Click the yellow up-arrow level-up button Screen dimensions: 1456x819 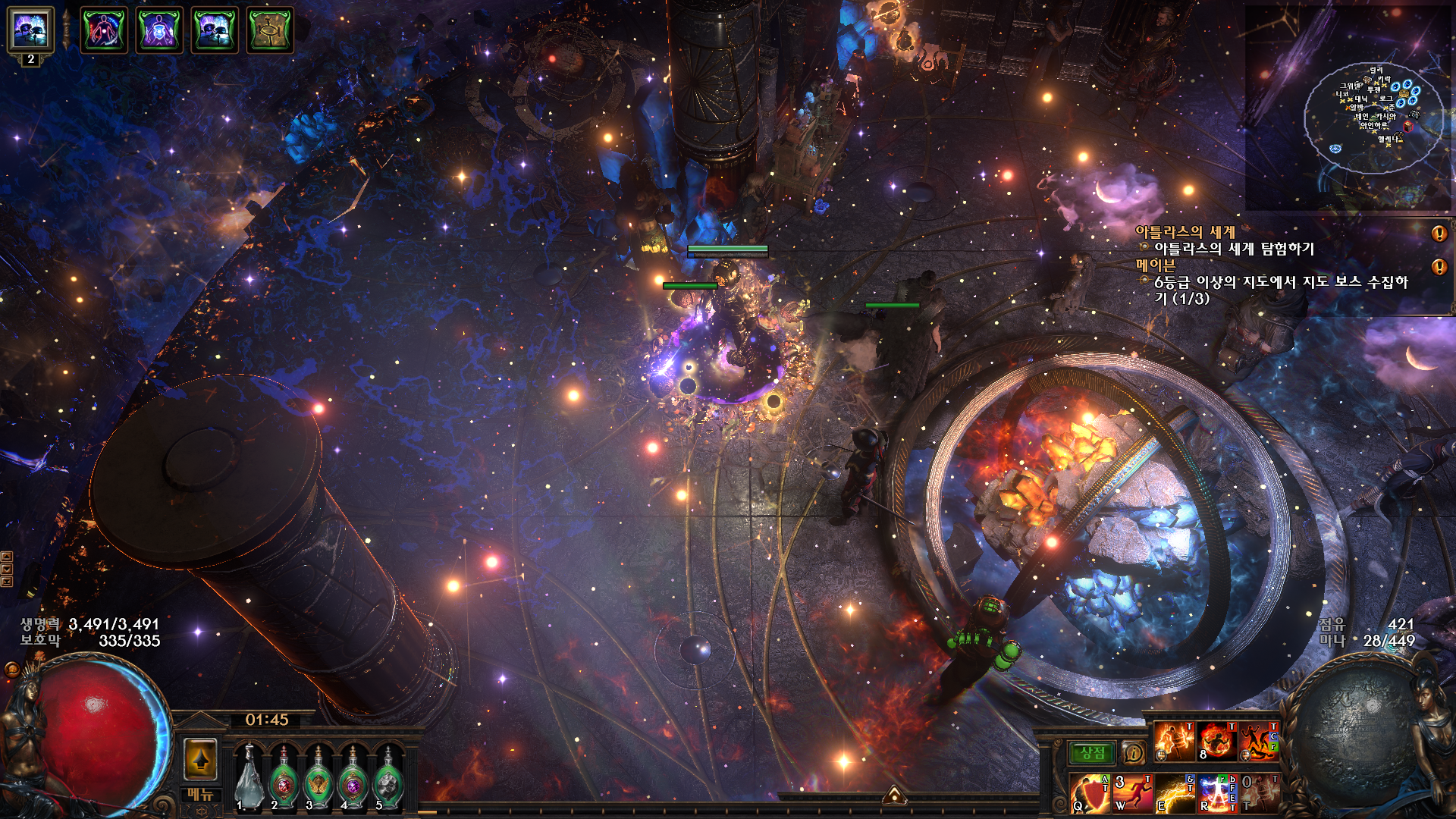(x=201, y=759)
